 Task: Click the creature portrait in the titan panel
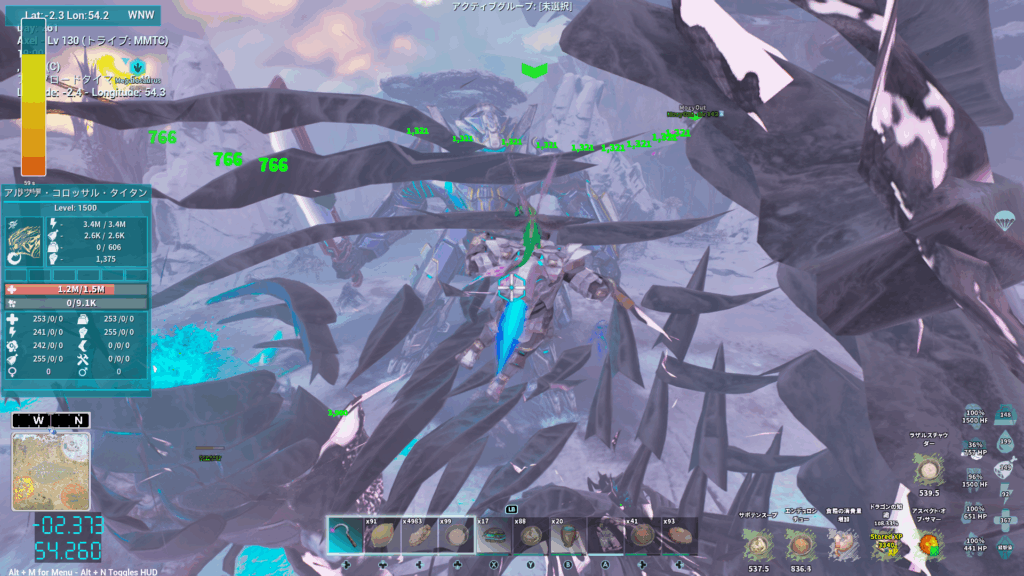click(26, 241)
